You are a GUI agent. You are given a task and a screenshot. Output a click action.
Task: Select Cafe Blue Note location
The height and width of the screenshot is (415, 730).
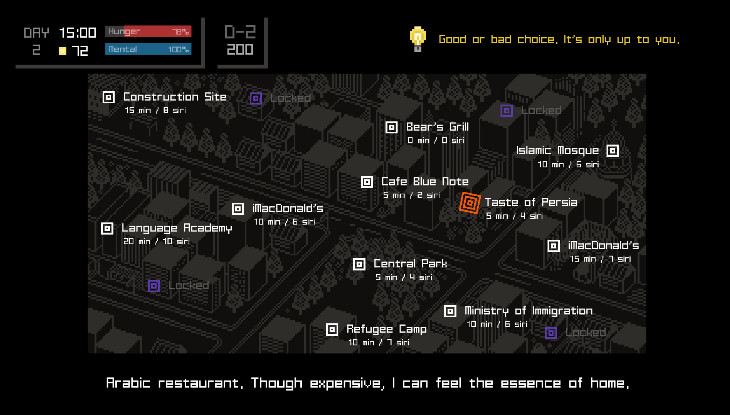click(367, 182)
